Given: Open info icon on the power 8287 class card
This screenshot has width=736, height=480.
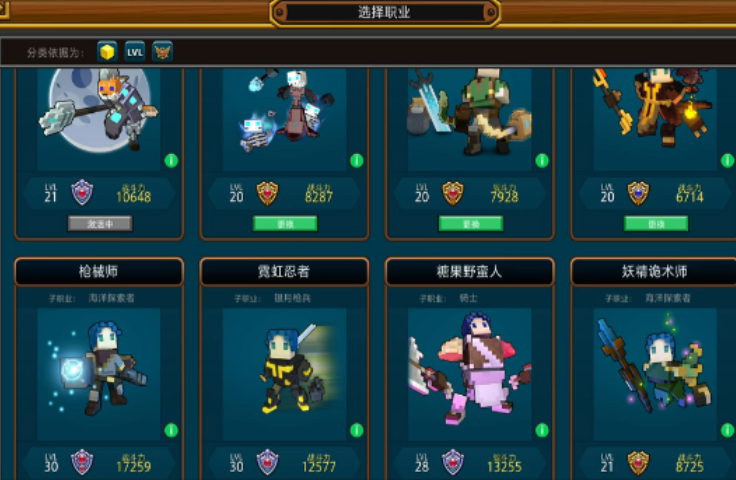Looking at the screenshot, I should tap(356, 160).
